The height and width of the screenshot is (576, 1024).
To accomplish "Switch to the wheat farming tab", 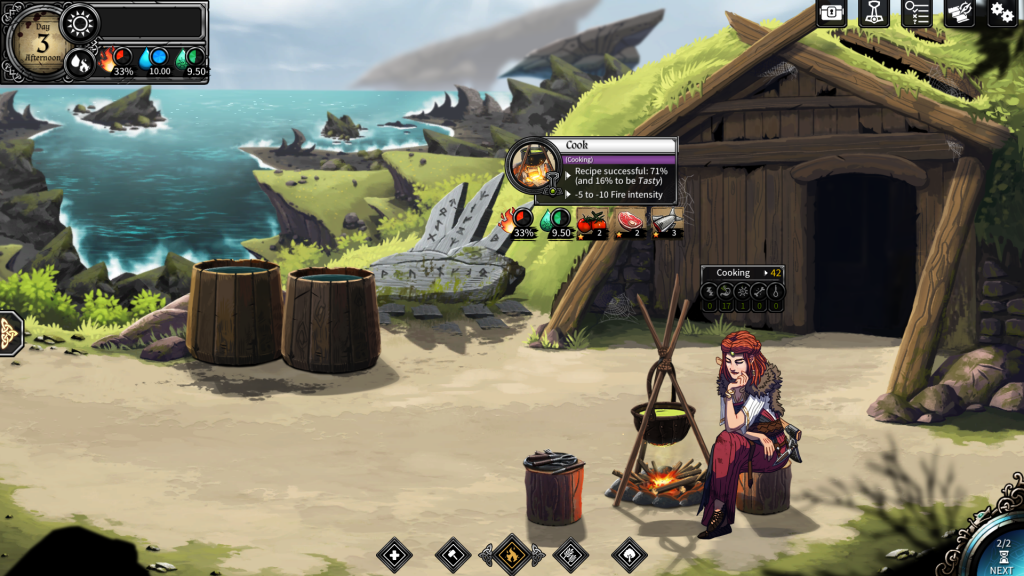I will (x=570, y=554).
